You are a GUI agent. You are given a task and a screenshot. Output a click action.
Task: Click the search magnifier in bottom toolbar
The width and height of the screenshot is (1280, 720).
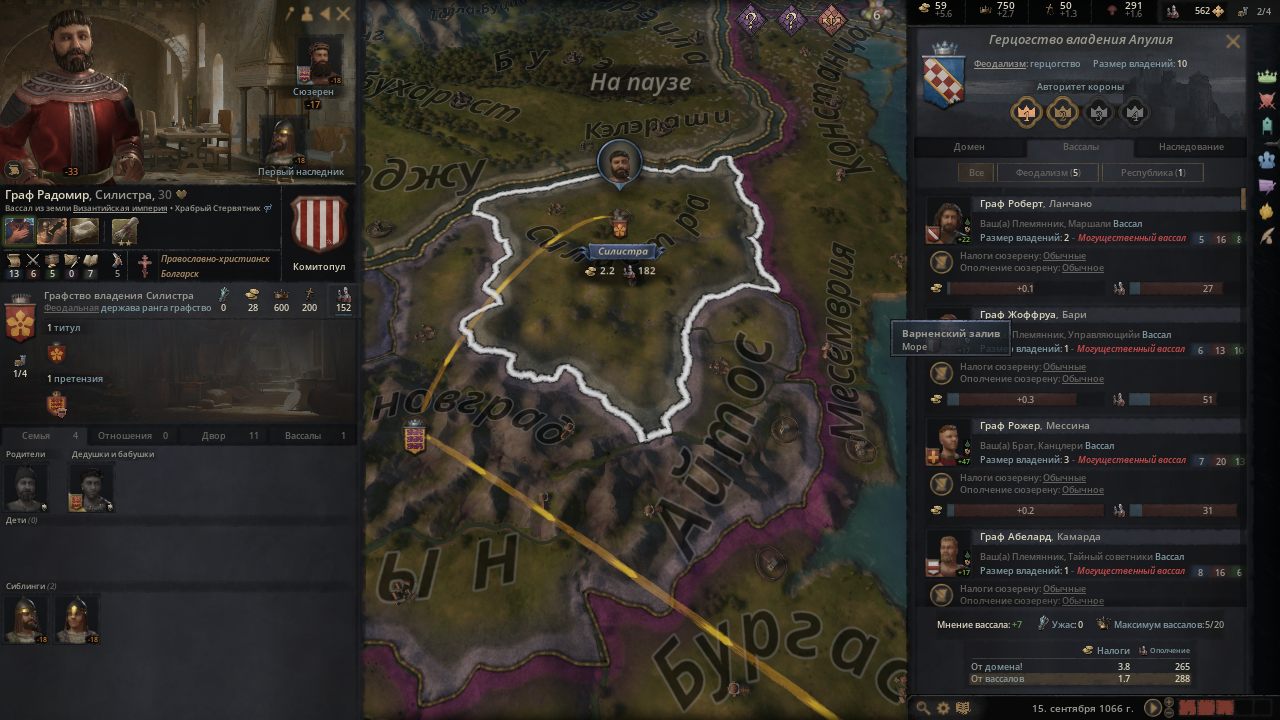(x=923, y=706)
